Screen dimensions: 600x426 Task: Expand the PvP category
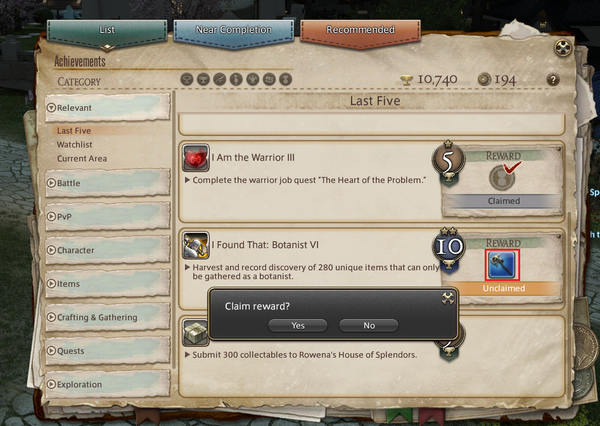pyautogui.click(x=106, y=217)
